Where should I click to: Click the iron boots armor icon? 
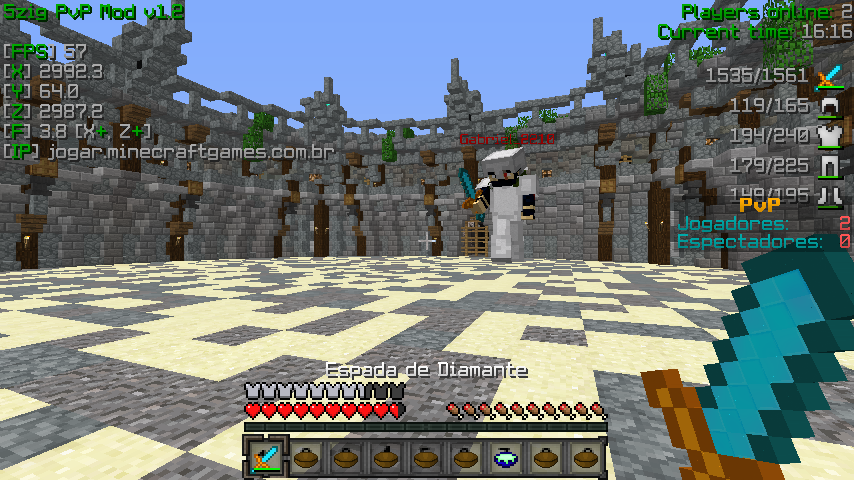click(829, 194)
